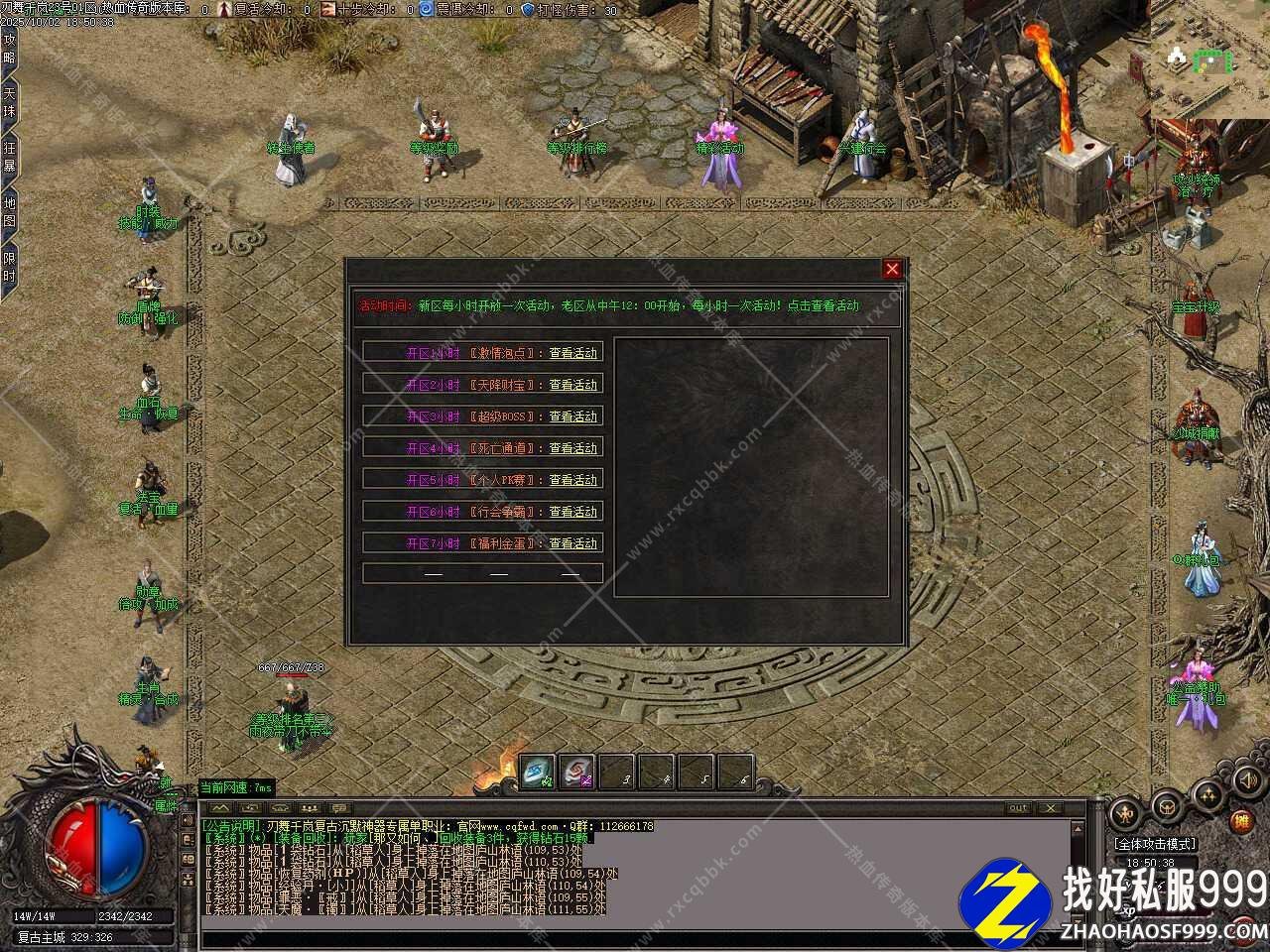Open the 摊 stall button

[1241, 821]
